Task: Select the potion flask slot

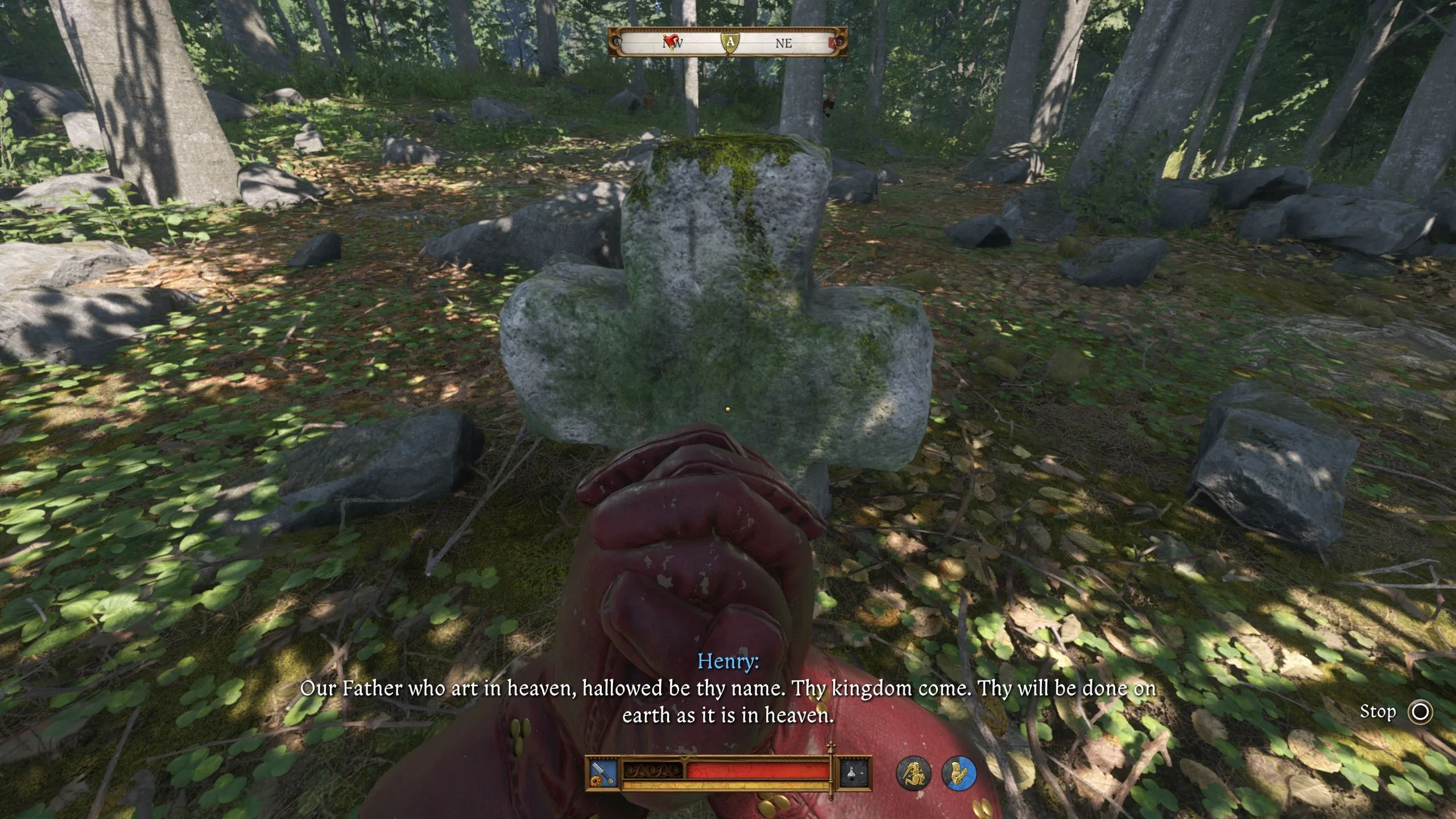Action: 855,772
